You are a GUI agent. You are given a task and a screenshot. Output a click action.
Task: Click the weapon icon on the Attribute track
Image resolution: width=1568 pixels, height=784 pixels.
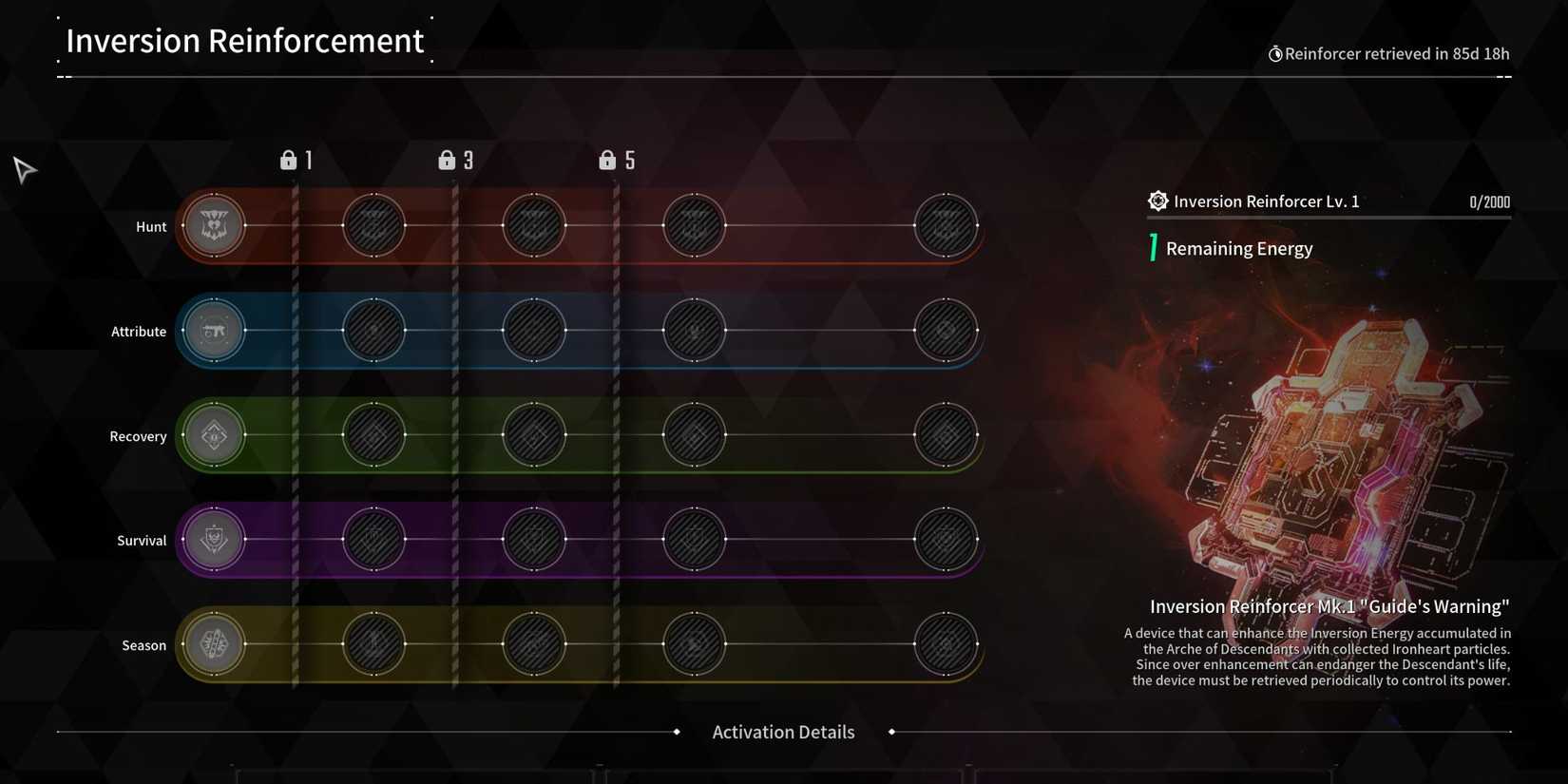tap(214, 330)
